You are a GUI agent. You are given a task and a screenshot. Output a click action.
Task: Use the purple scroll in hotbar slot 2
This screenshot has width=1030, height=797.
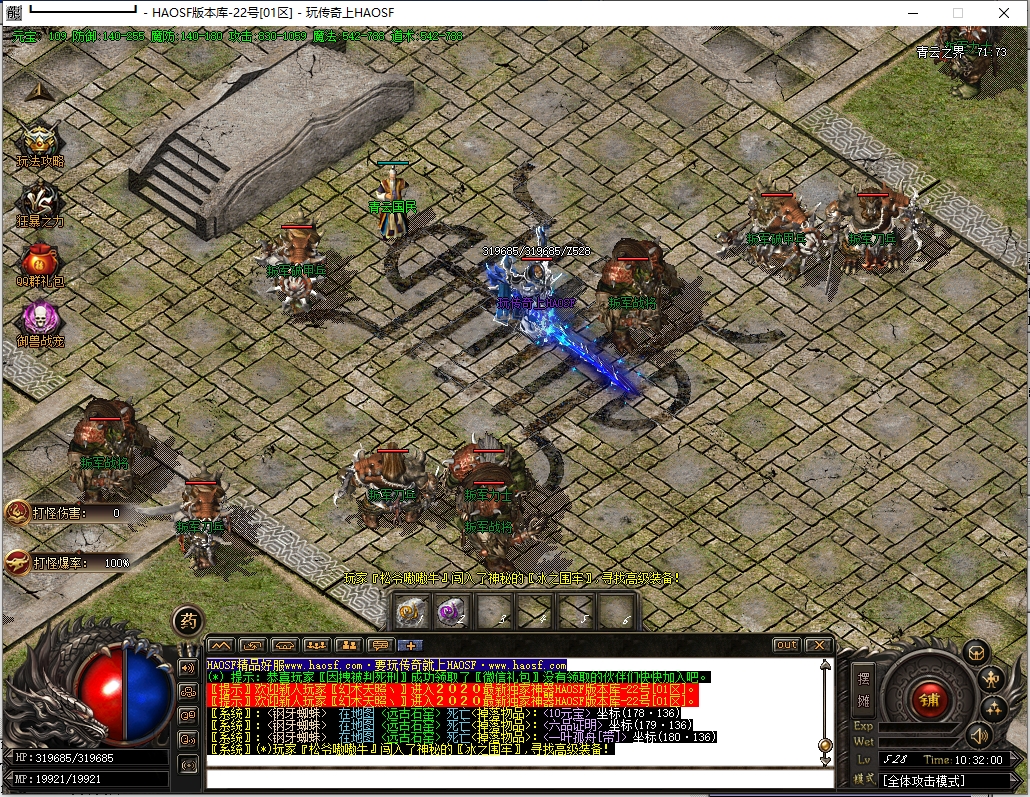pos(452,610)
